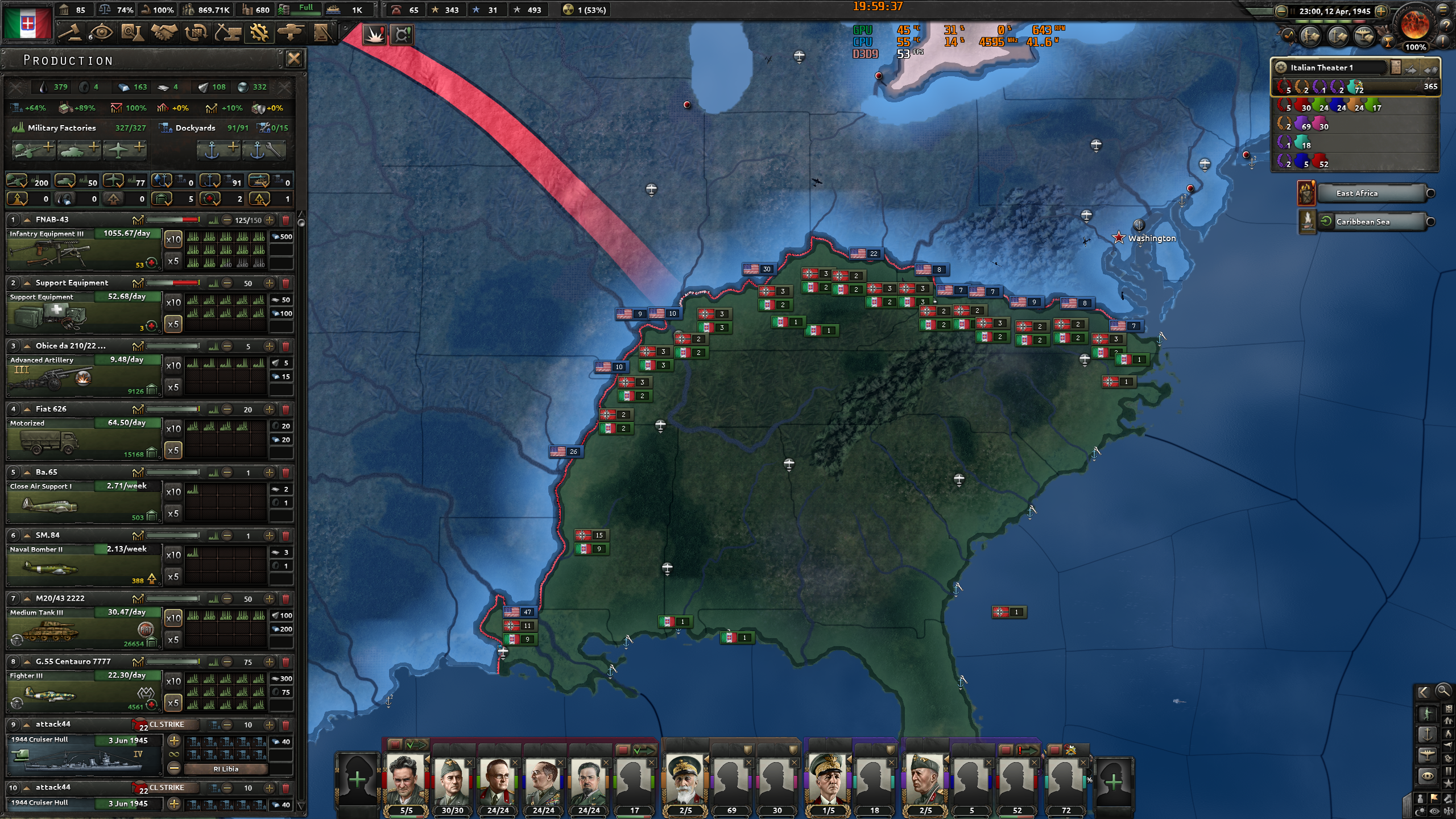Click the nuclear bomb icon in top bar

click(x=567, y=10)
